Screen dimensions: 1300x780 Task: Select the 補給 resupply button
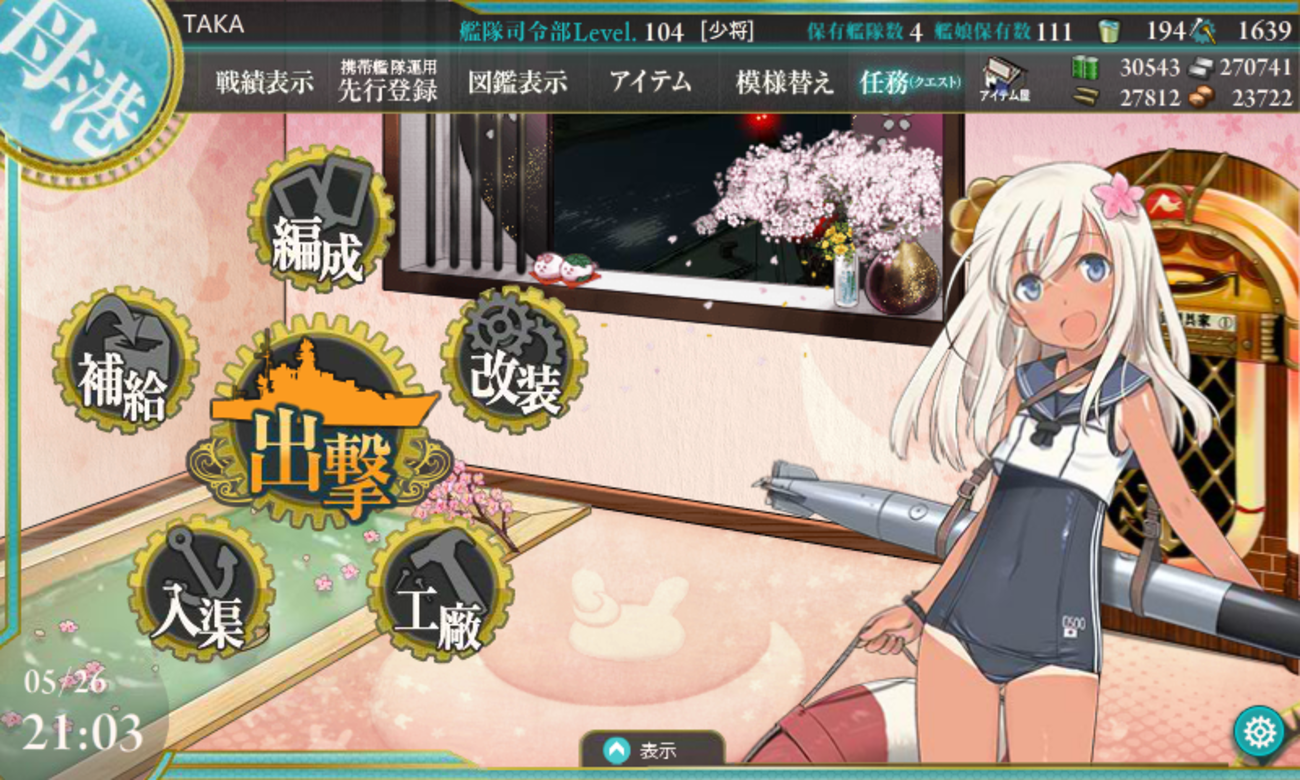(125, 361)
